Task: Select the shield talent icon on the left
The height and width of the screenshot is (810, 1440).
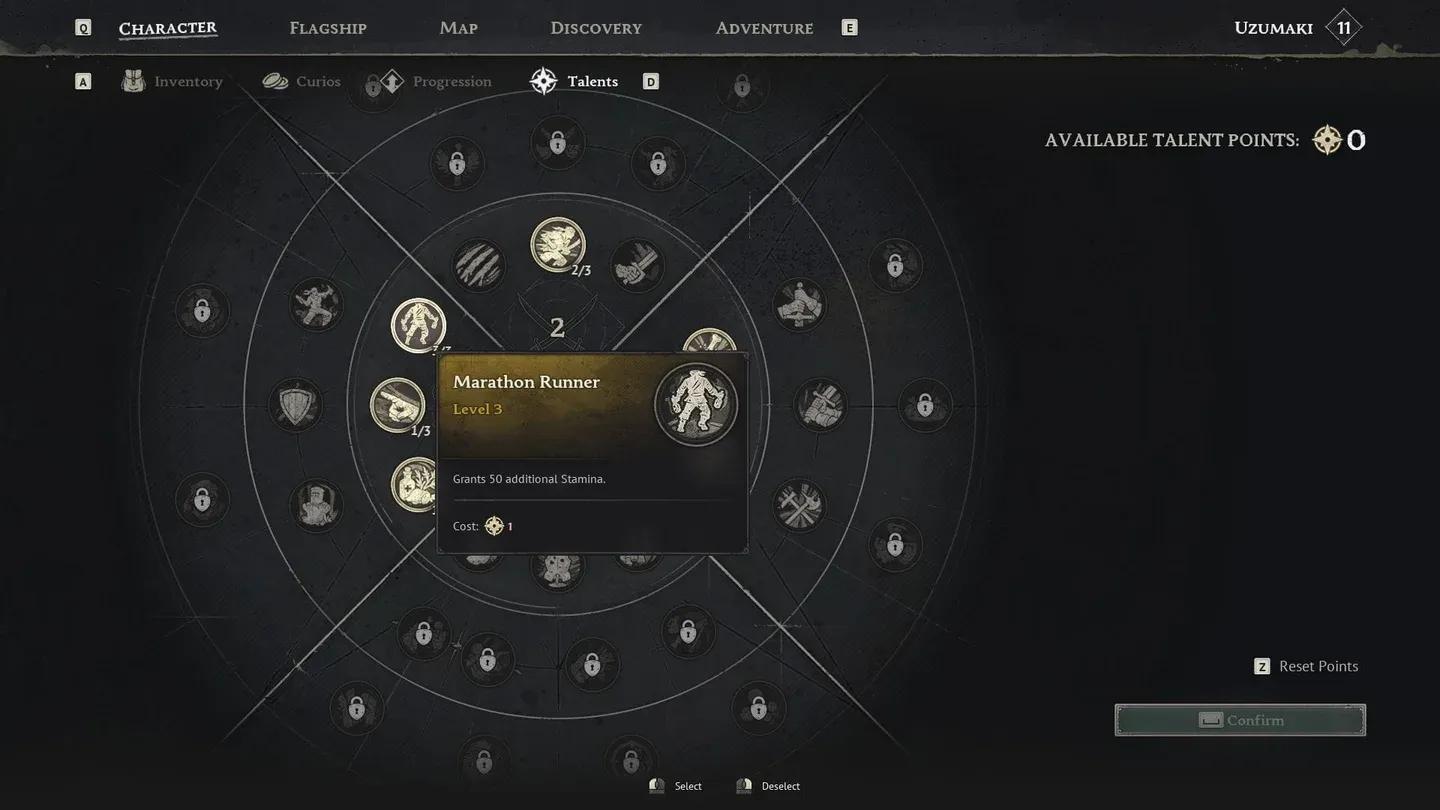Action: (x=296, y=405)
